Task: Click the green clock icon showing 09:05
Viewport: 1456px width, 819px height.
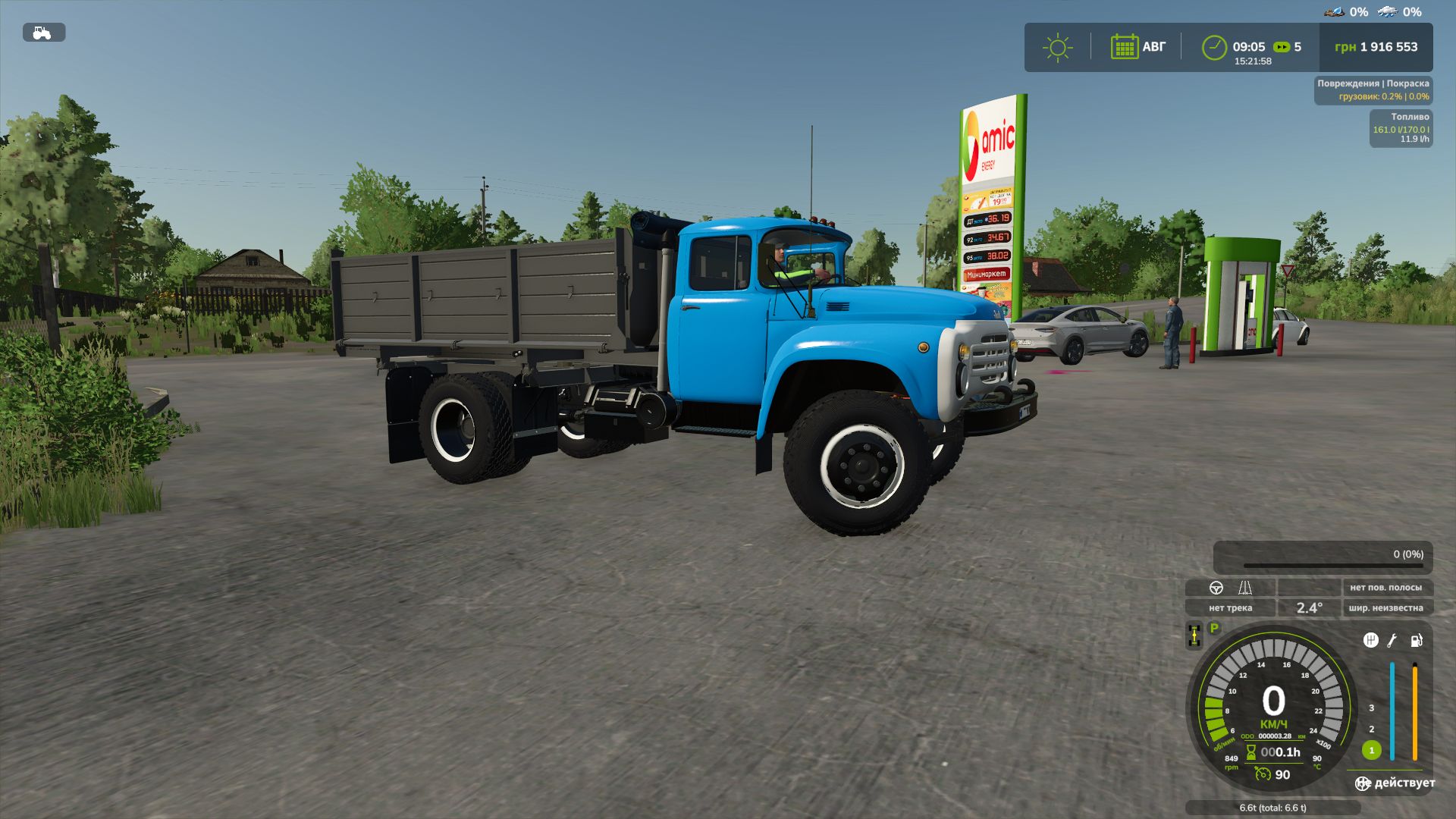Action: click(x=1214, y=47)
